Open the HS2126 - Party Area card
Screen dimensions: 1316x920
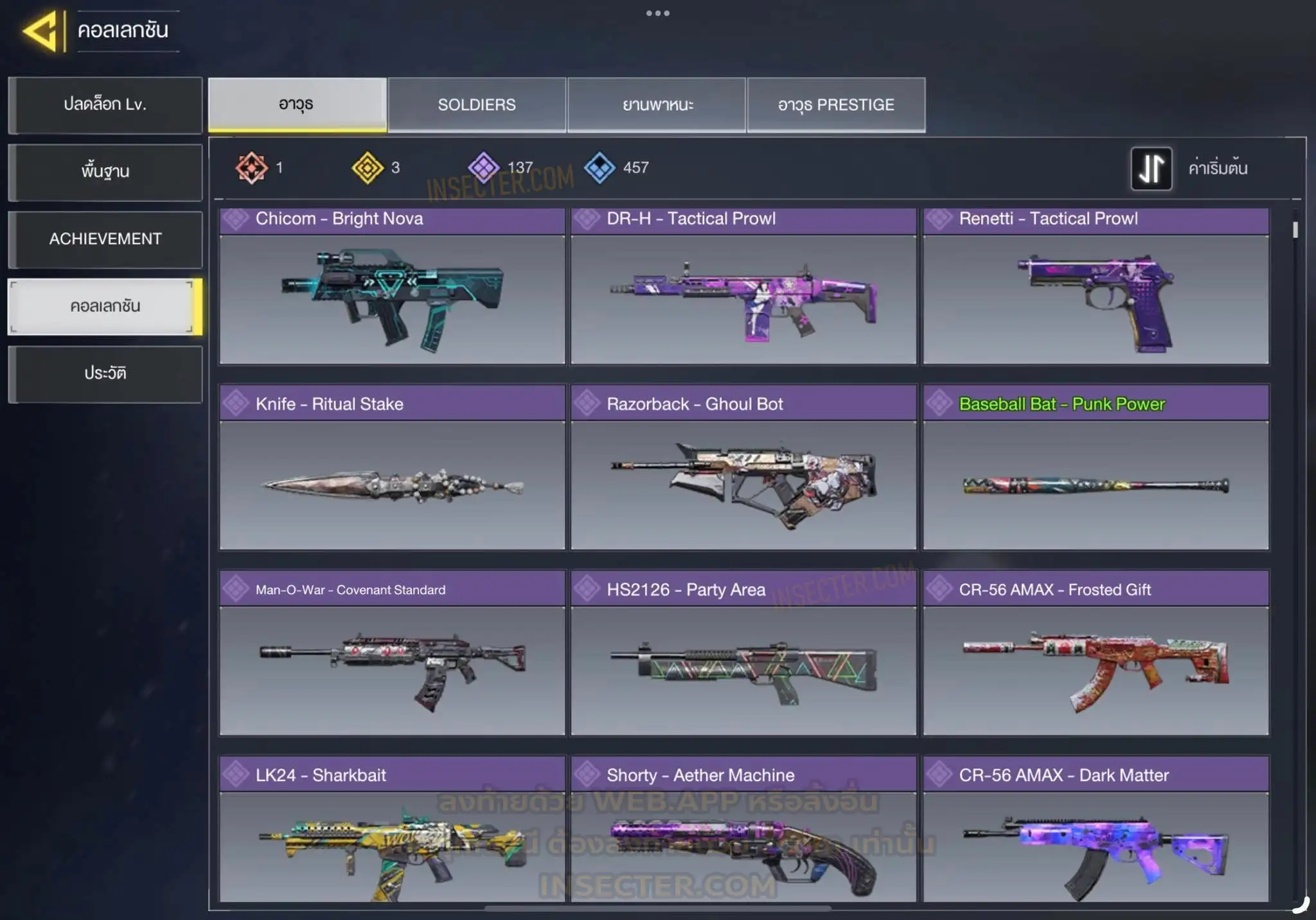(x=743, y=653)
